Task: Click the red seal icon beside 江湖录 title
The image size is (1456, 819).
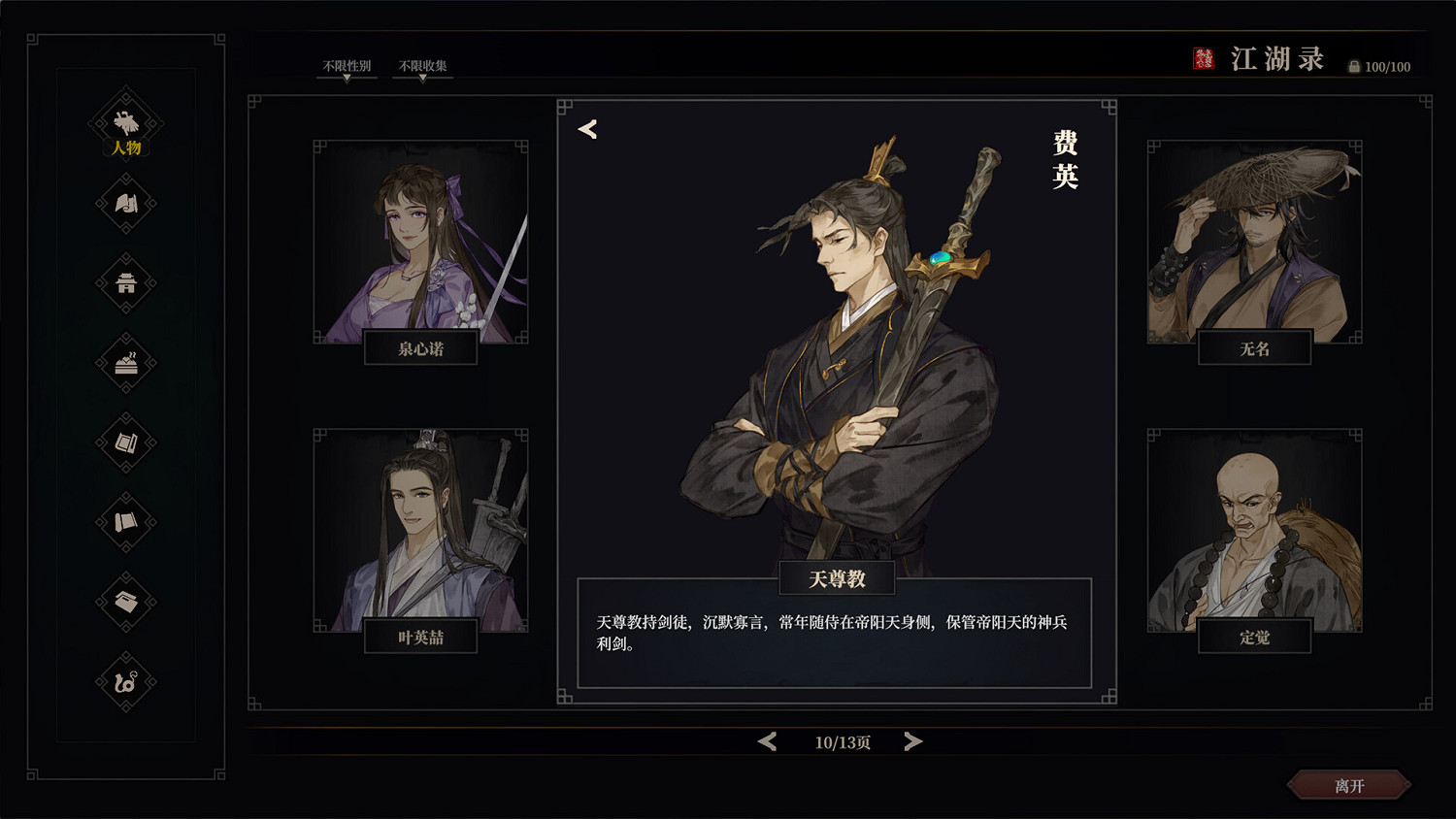Action: pyautogui.click(x=1204, y=58)
